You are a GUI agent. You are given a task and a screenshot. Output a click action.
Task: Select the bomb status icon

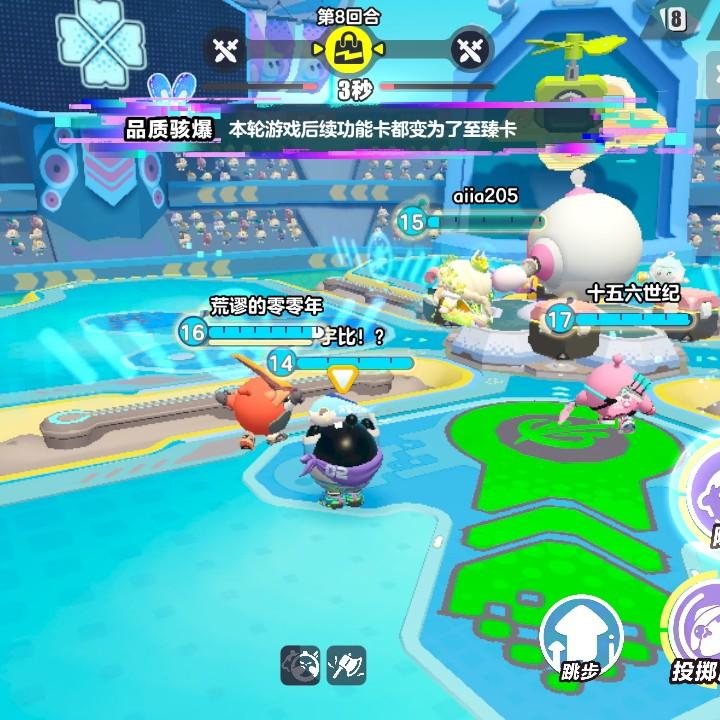pyautogui.click(x=300, y=665)
